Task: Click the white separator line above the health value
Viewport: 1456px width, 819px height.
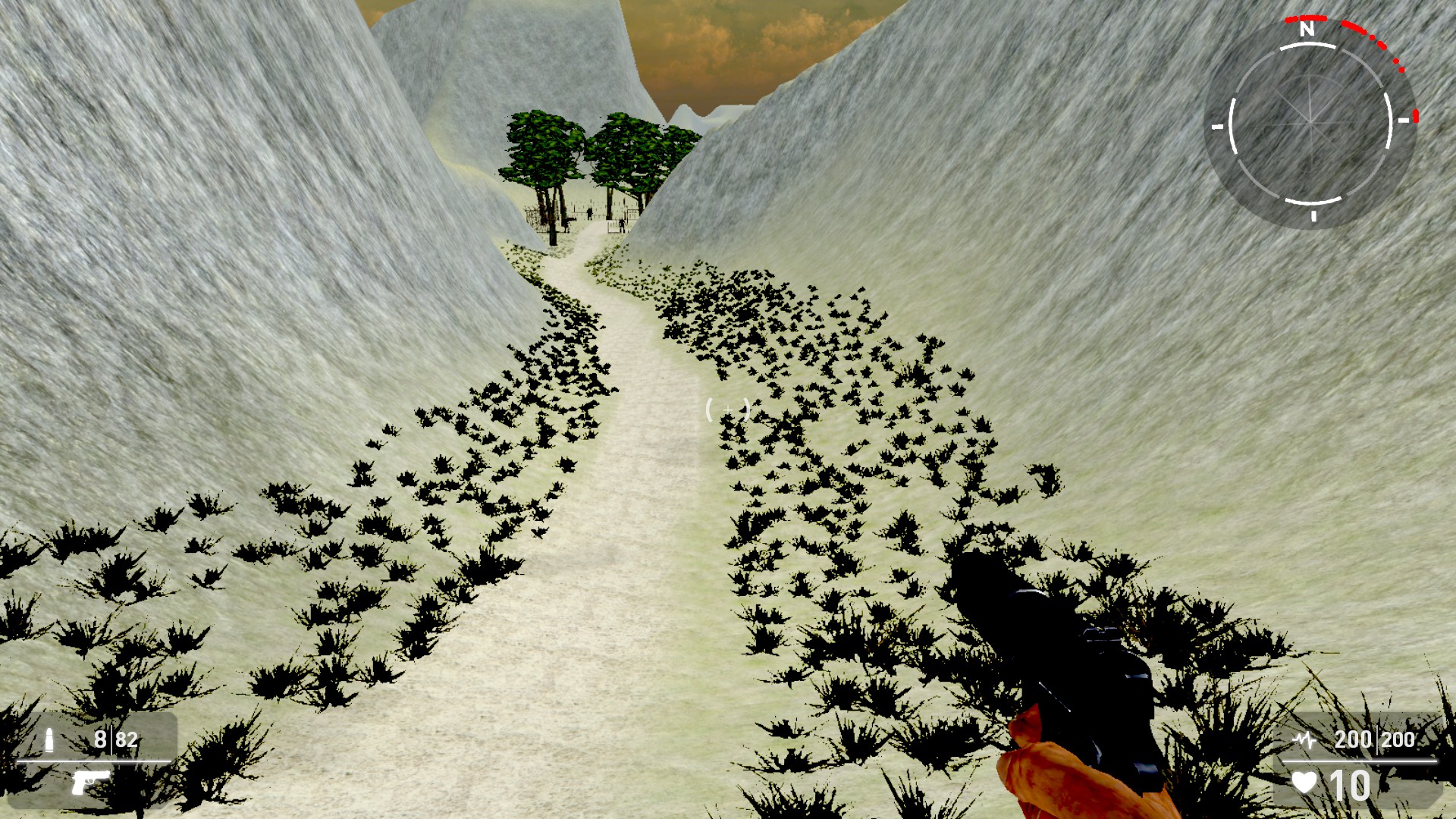Action: click(1360, 761)
